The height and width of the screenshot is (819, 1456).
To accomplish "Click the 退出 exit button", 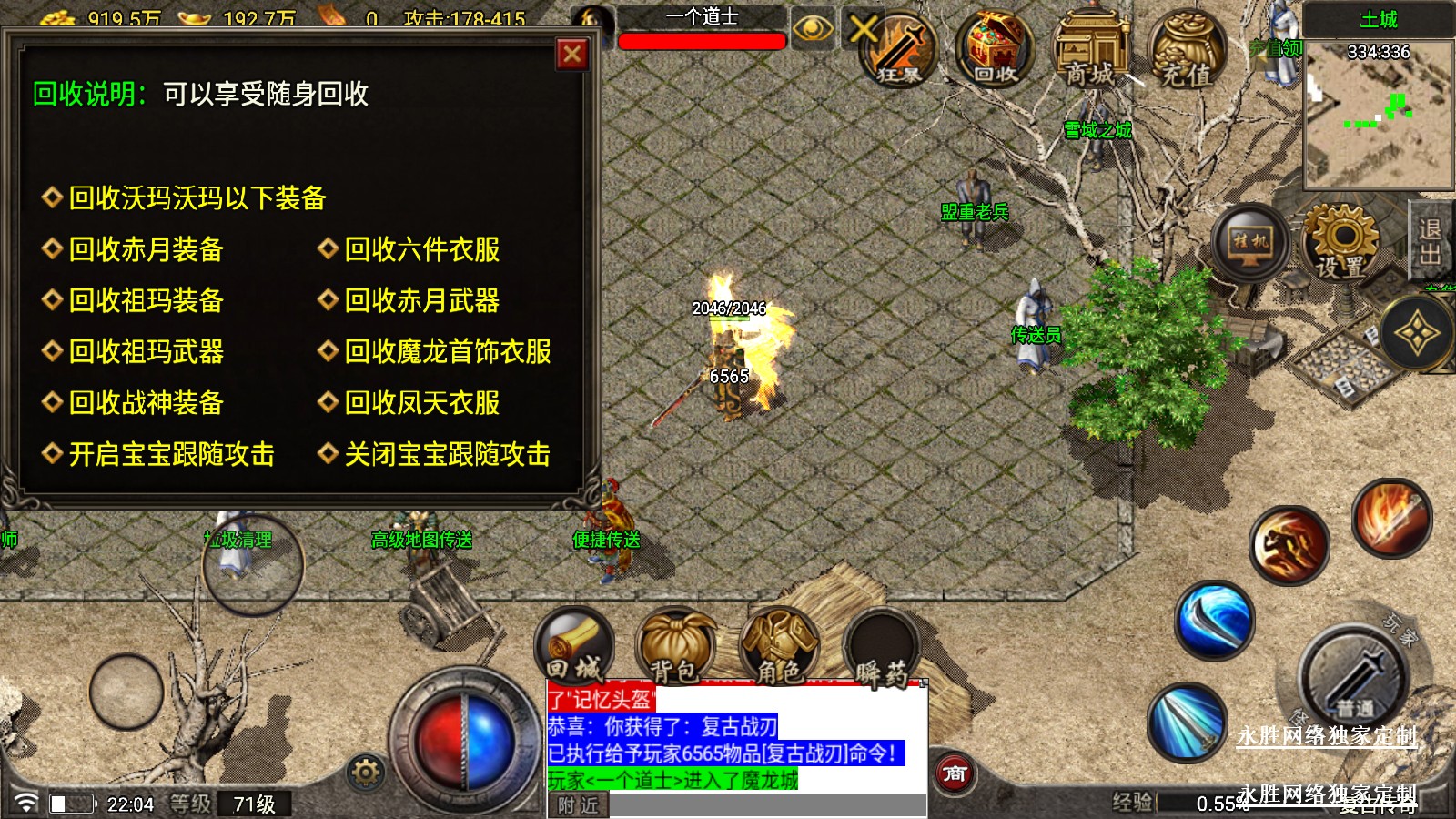I will 1431,242.
